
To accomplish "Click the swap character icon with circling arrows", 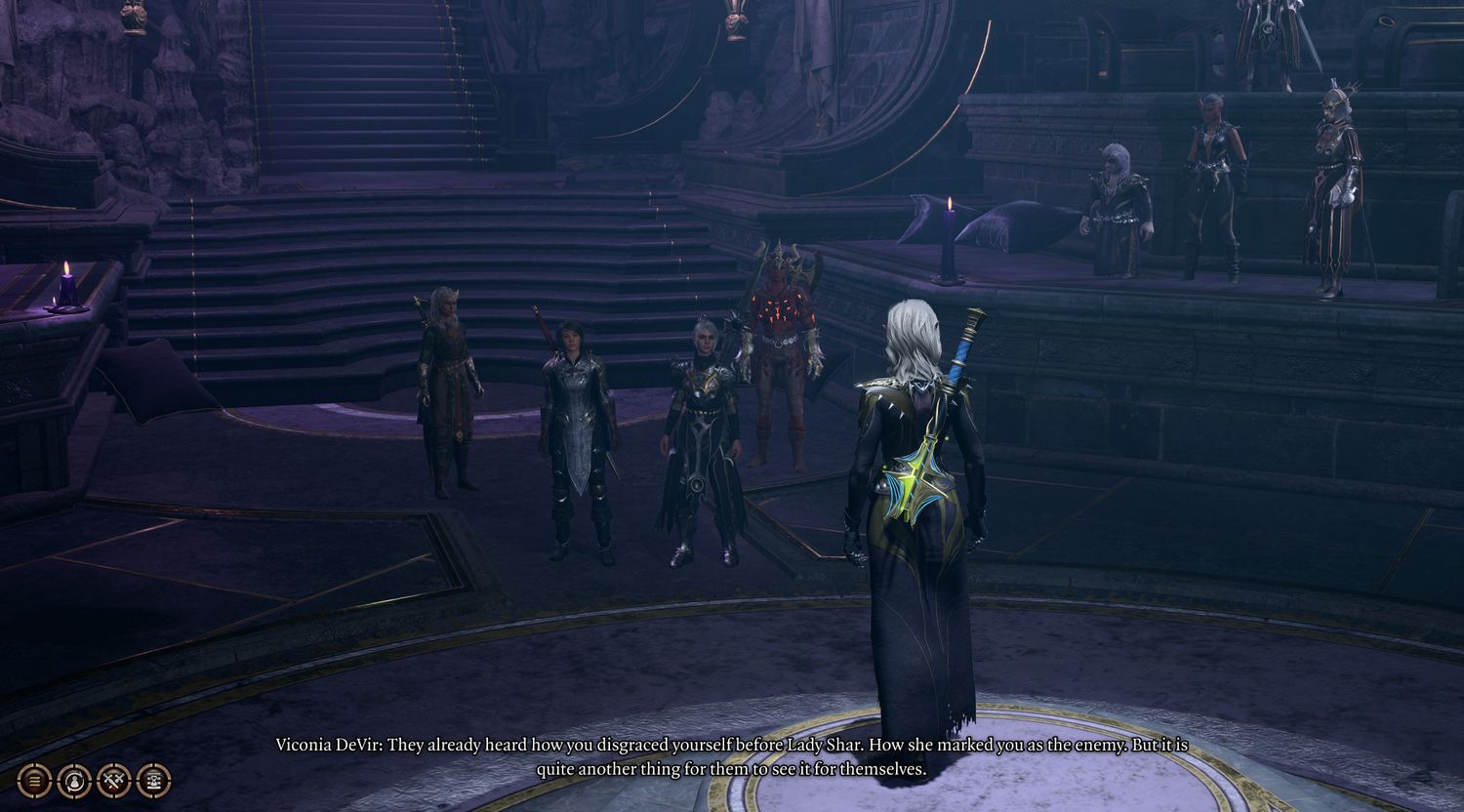I will pyautogui.click(x=74, y=780).
